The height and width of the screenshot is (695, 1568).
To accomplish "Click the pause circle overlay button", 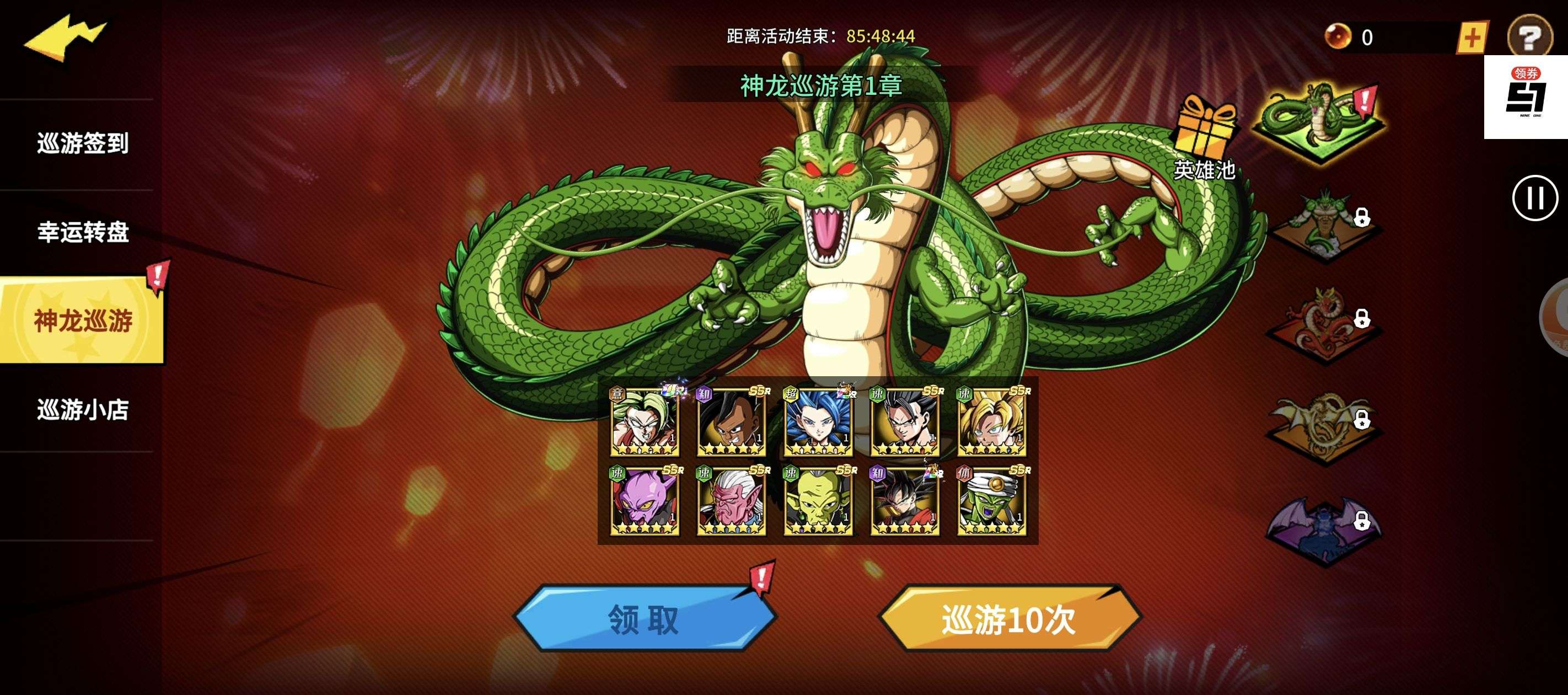I will click(1534, 198).
